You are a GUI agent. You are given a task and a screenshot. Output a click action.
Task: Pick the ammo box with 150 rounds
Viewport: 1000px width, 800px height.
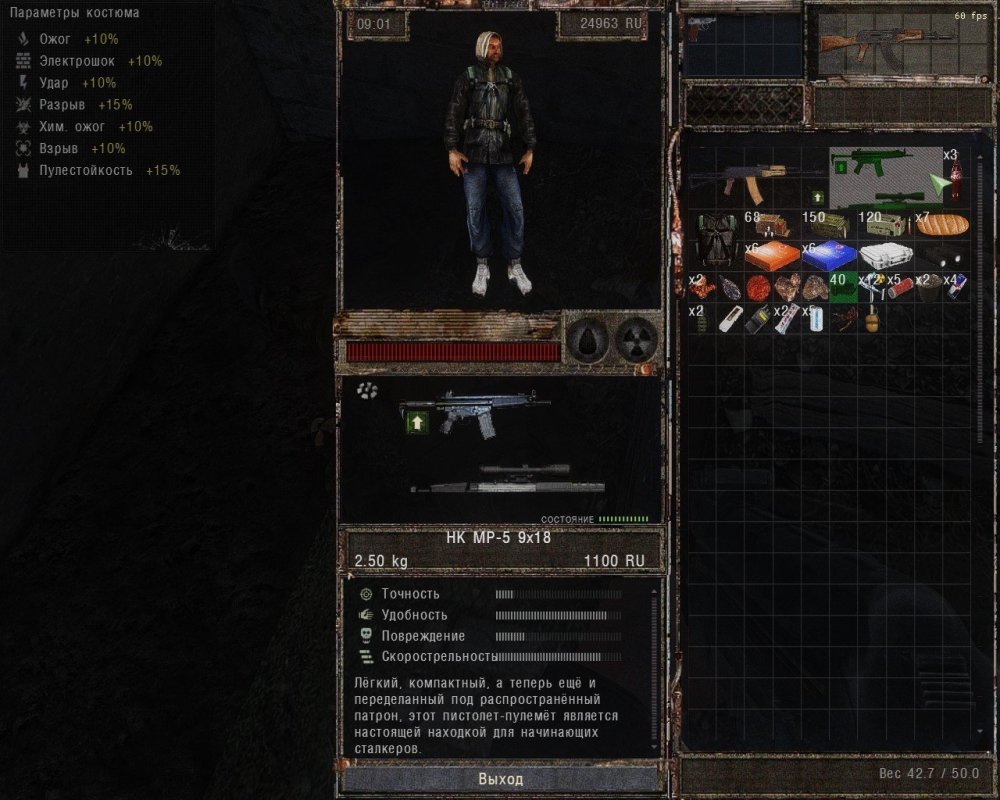pyautogui.click(x=828, y=224)
